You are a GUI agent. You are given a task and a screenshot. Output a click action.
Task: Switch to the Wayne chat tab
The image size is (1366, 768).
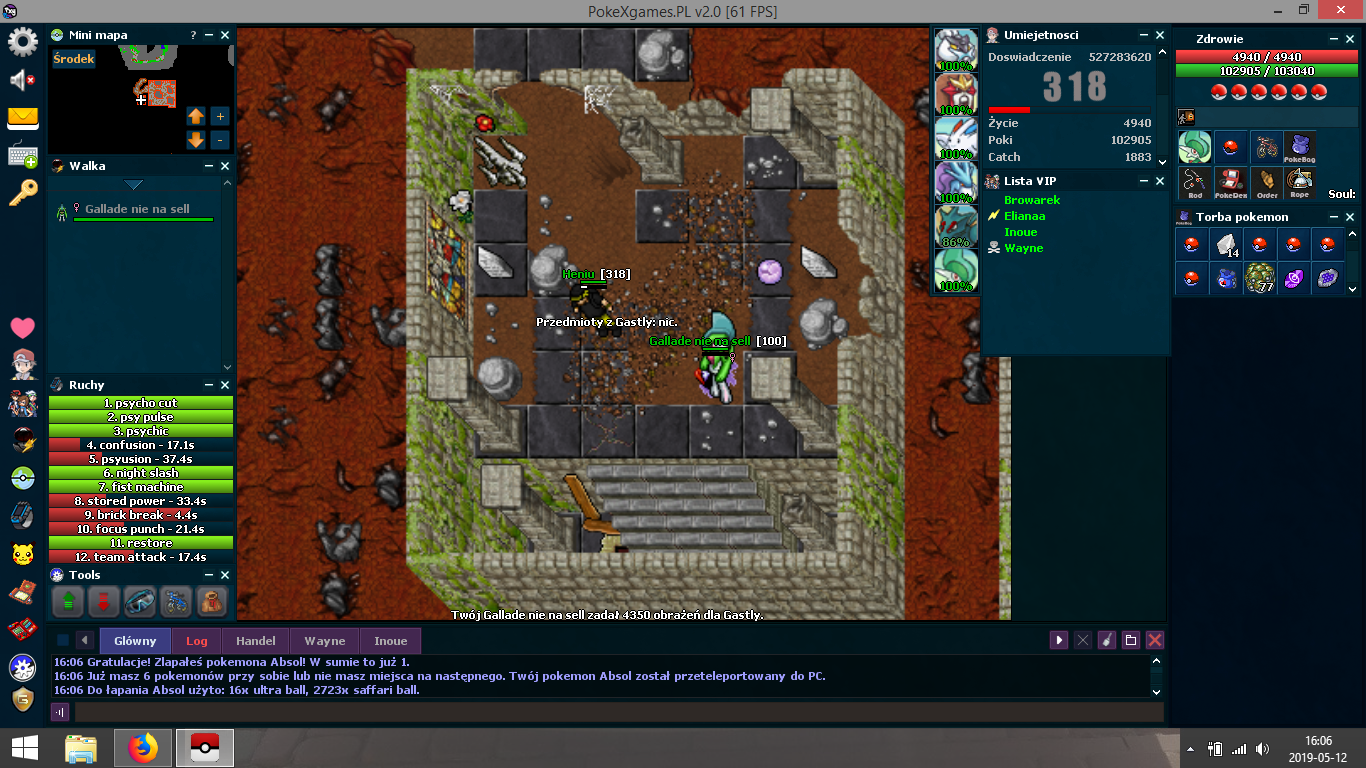[x=325, y=641]
